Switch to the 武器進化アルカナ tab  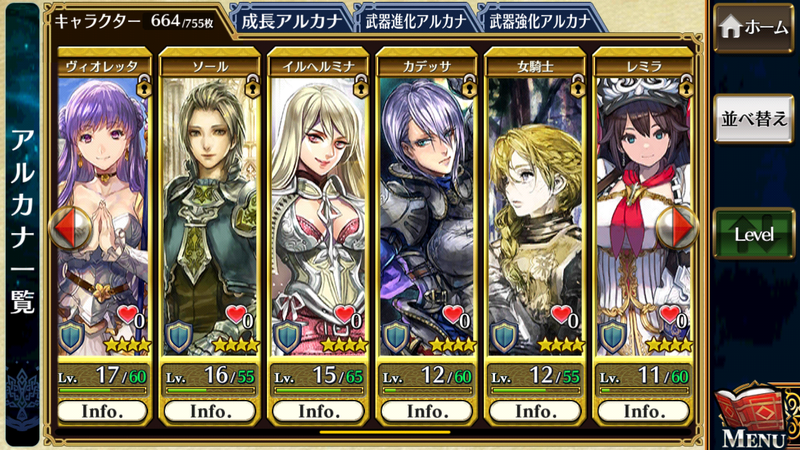pos(410,20)
